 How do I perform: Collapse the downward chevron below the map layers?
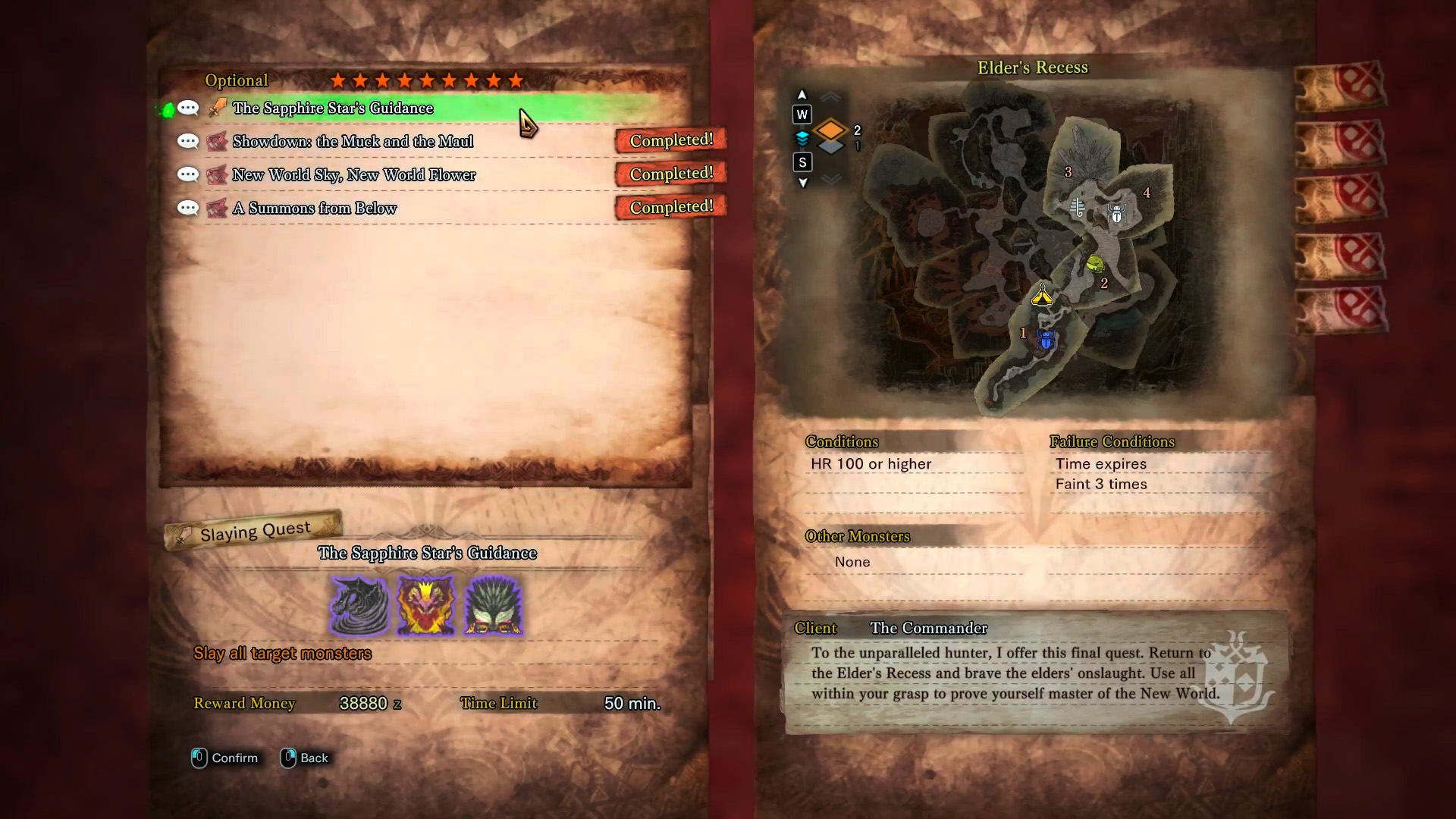[x=831, y=180]
